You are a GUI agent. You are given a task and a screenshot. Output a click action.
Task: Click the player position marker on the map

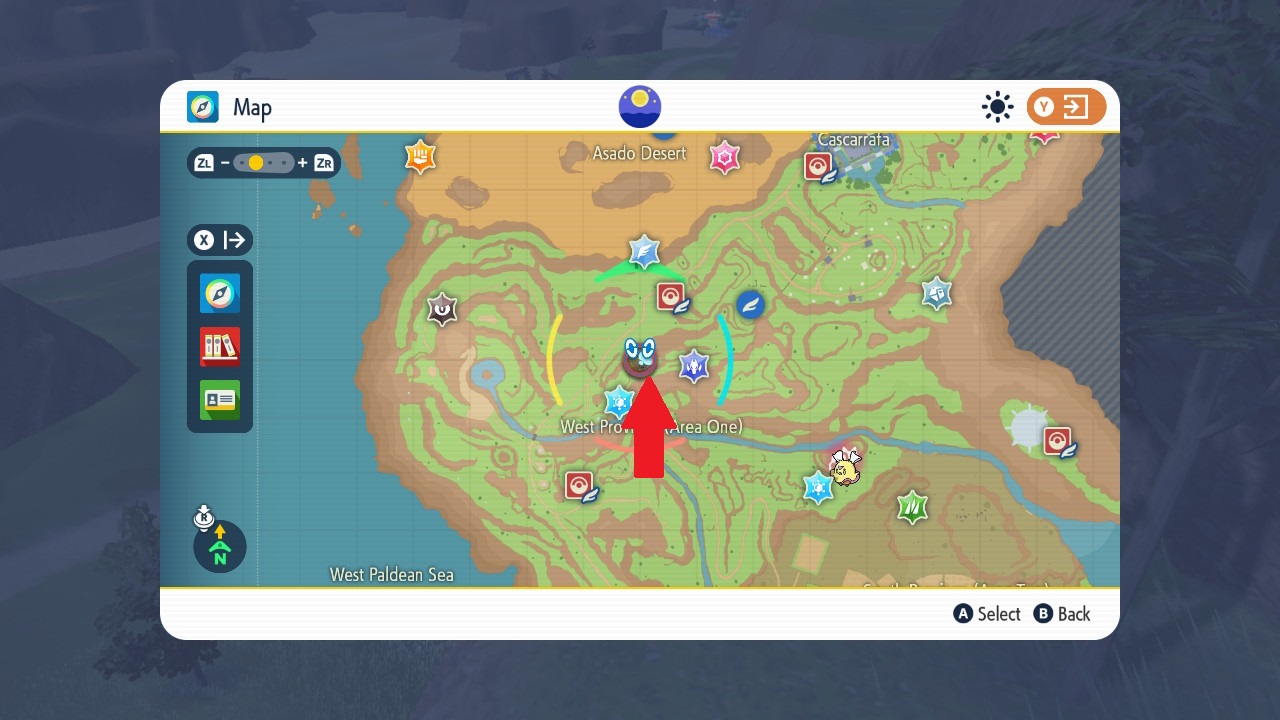pyautogui.click(x=639, y=358)
